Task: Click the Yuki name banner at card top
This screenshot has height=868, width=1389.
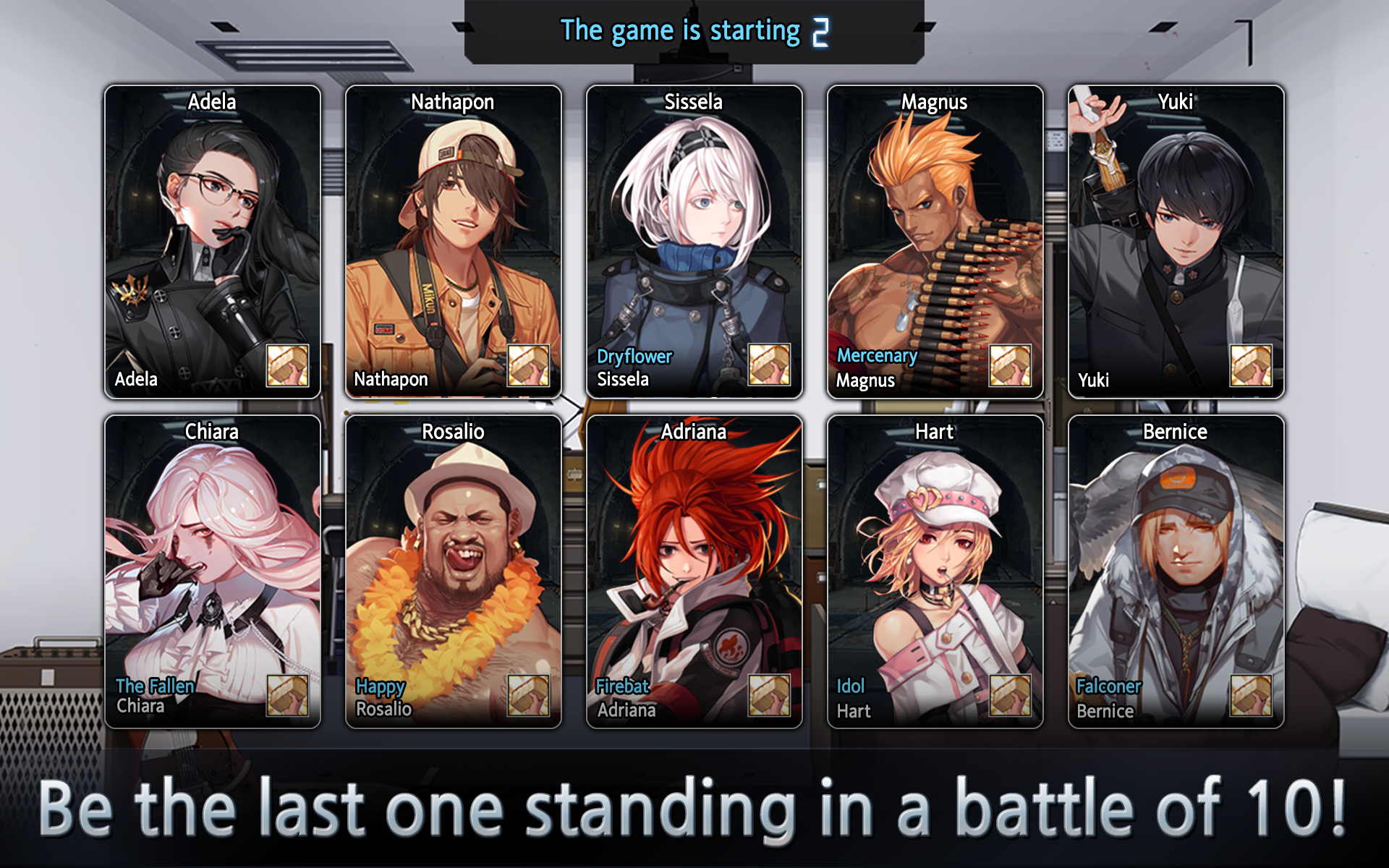Action: point(1175,102)
